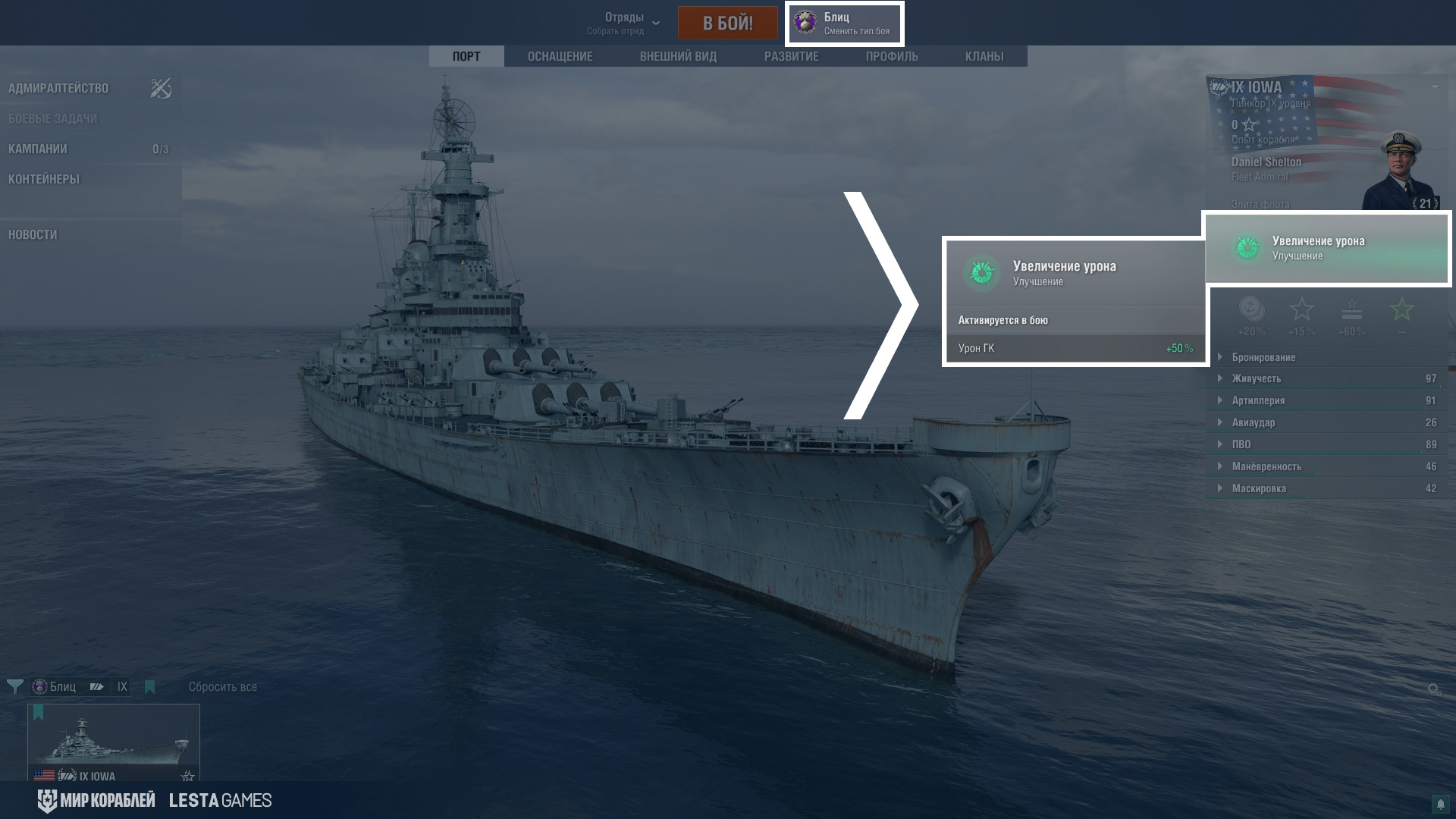Expand the Артиллерия stat row

pyautogui.click(x=1258, y=400)
